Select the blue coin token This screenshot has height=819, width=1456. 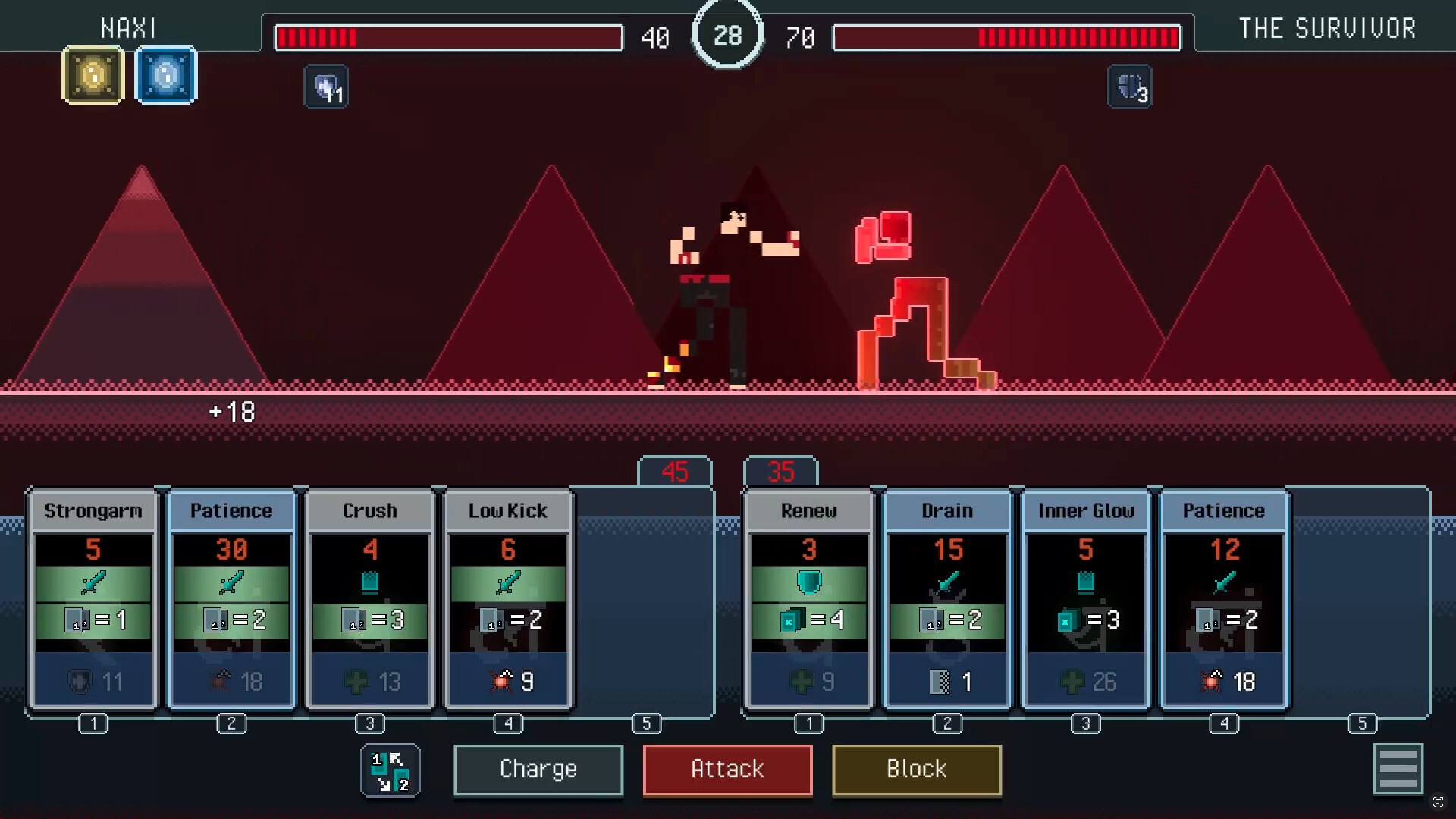pyautogui.click(x=166, y=75)
